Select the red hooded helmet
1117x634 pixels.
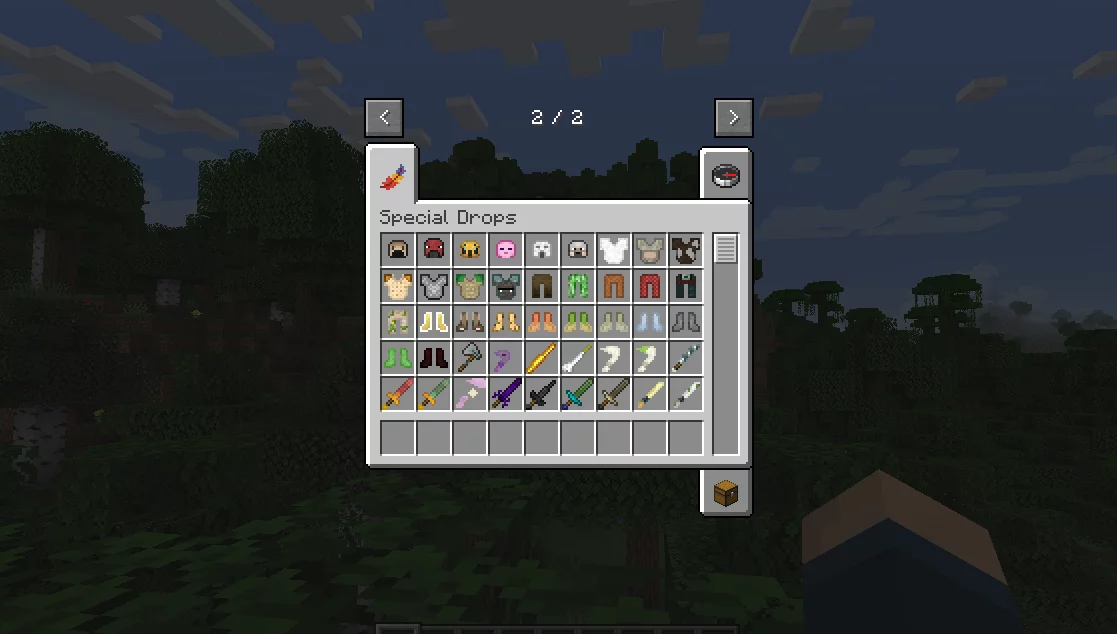(x=433, y=250)
